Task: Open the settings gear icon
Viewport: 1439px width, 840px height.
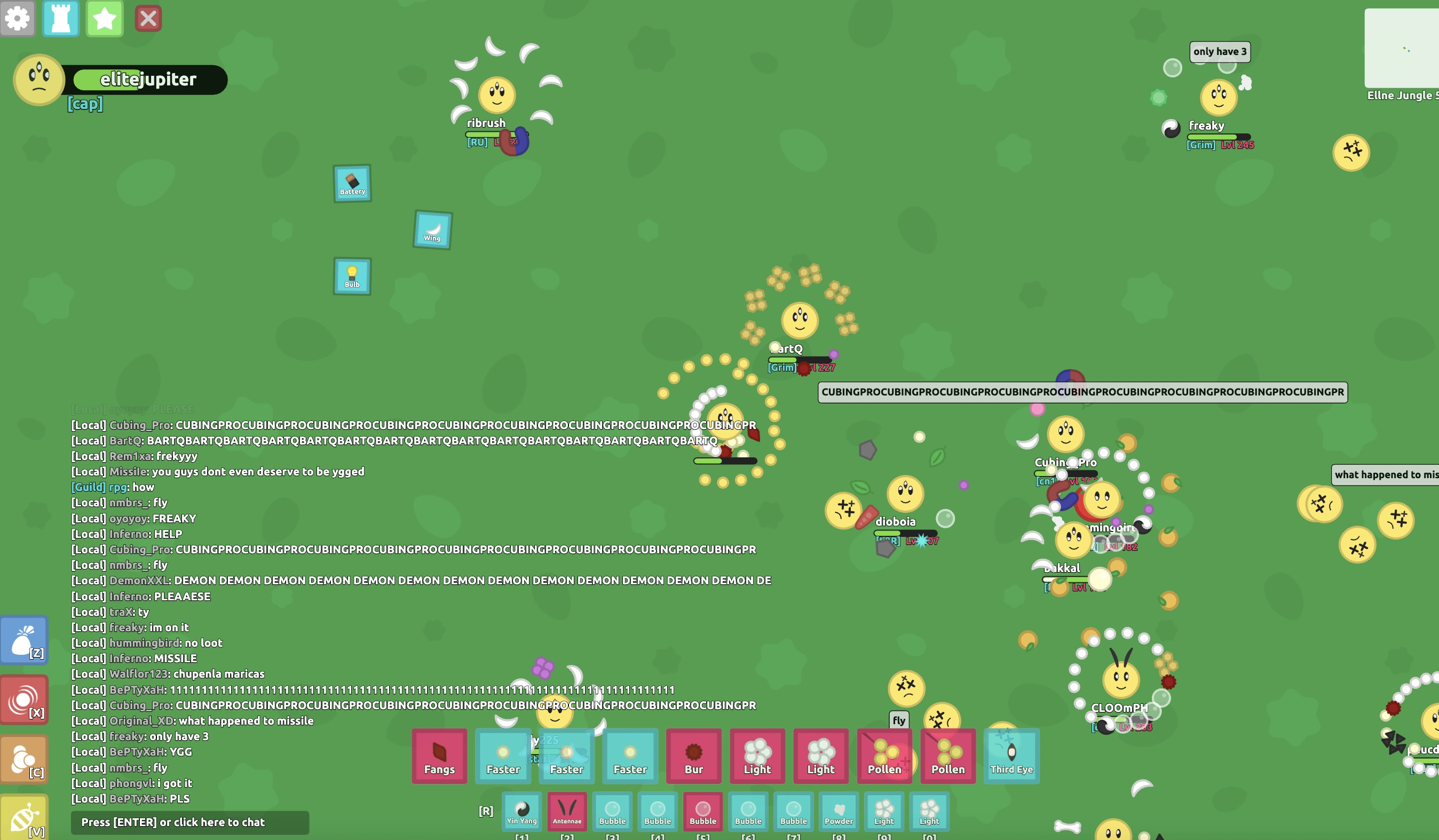Action: [x=18, y=18]
